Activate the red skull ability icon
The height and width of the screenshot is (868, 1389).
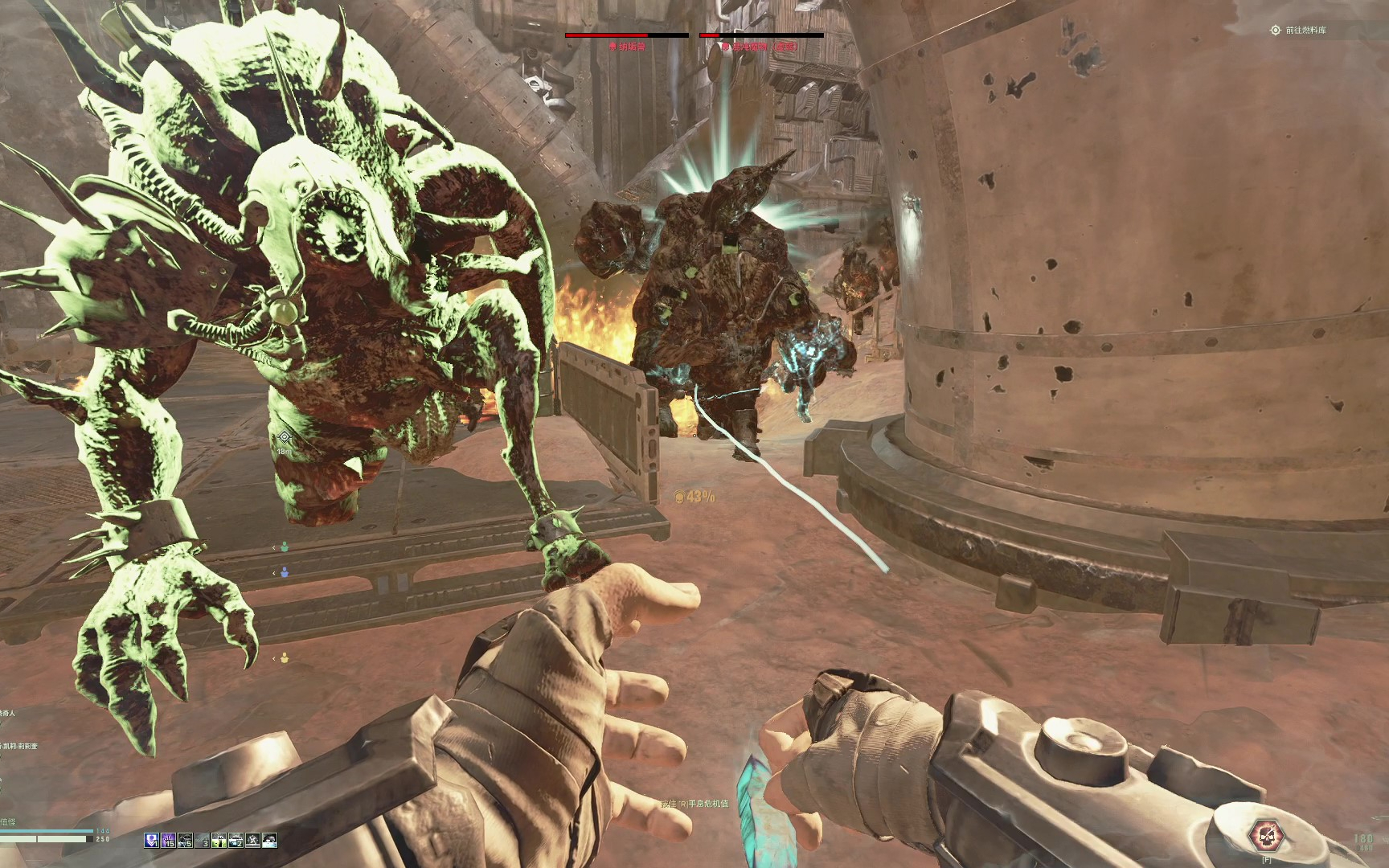coord(1266,835)
